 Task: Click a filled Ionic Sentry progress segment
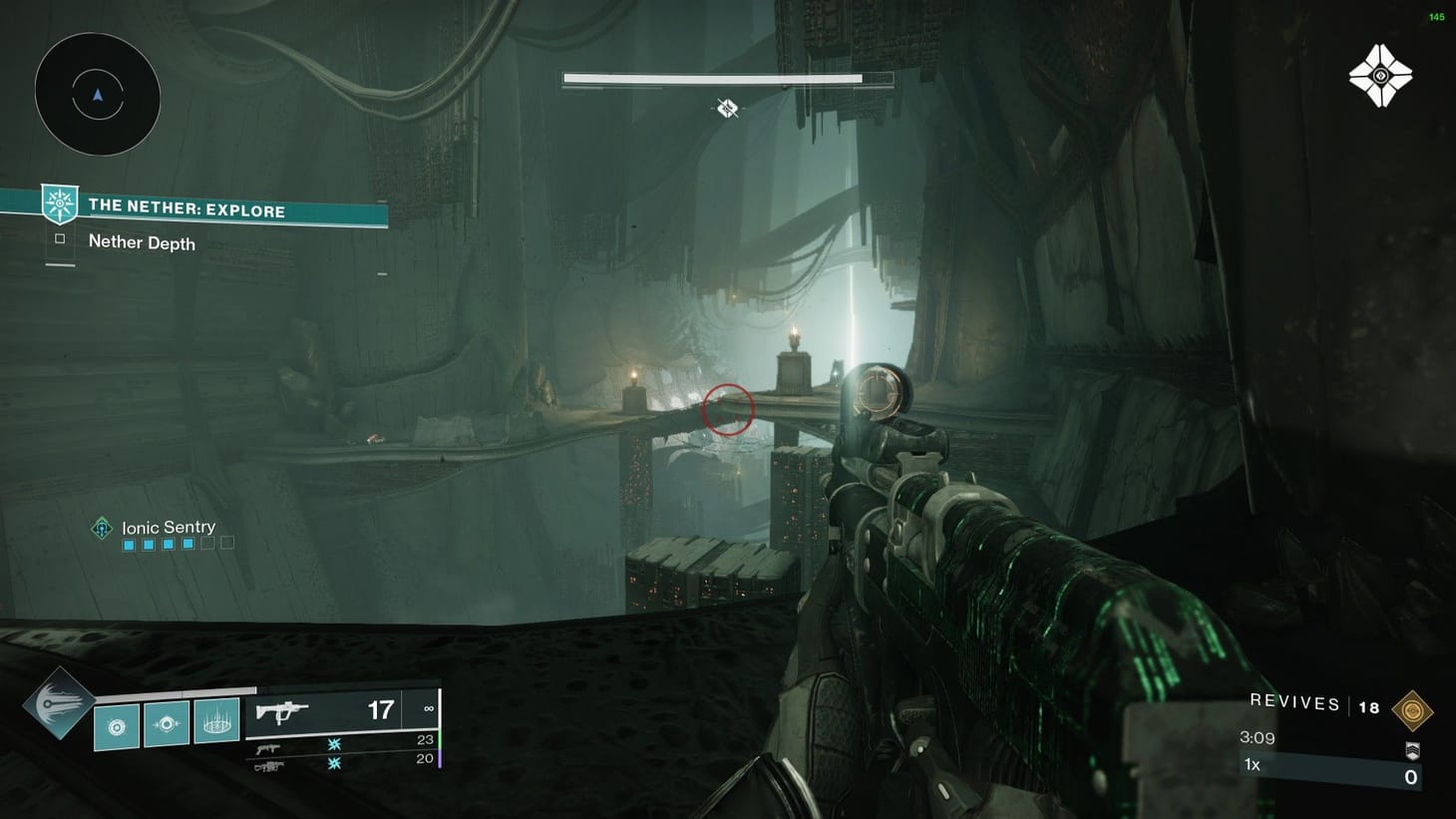click(129, 544)
